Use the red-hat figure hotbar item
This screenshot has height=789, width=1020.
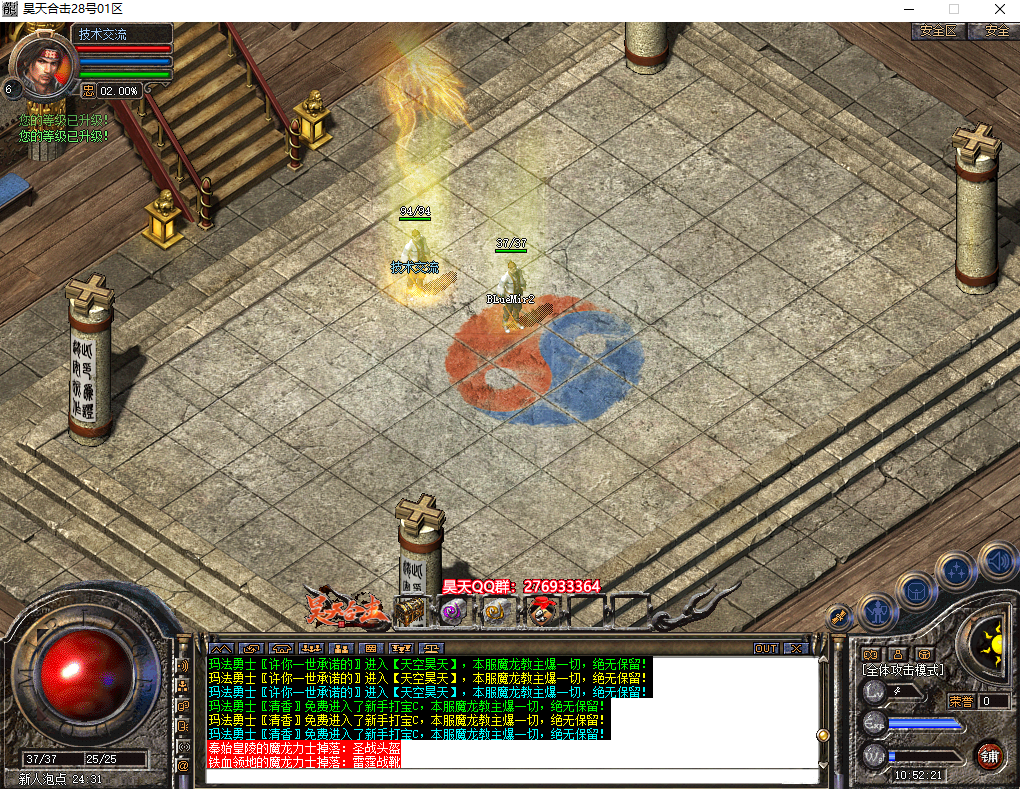point(541,610)
